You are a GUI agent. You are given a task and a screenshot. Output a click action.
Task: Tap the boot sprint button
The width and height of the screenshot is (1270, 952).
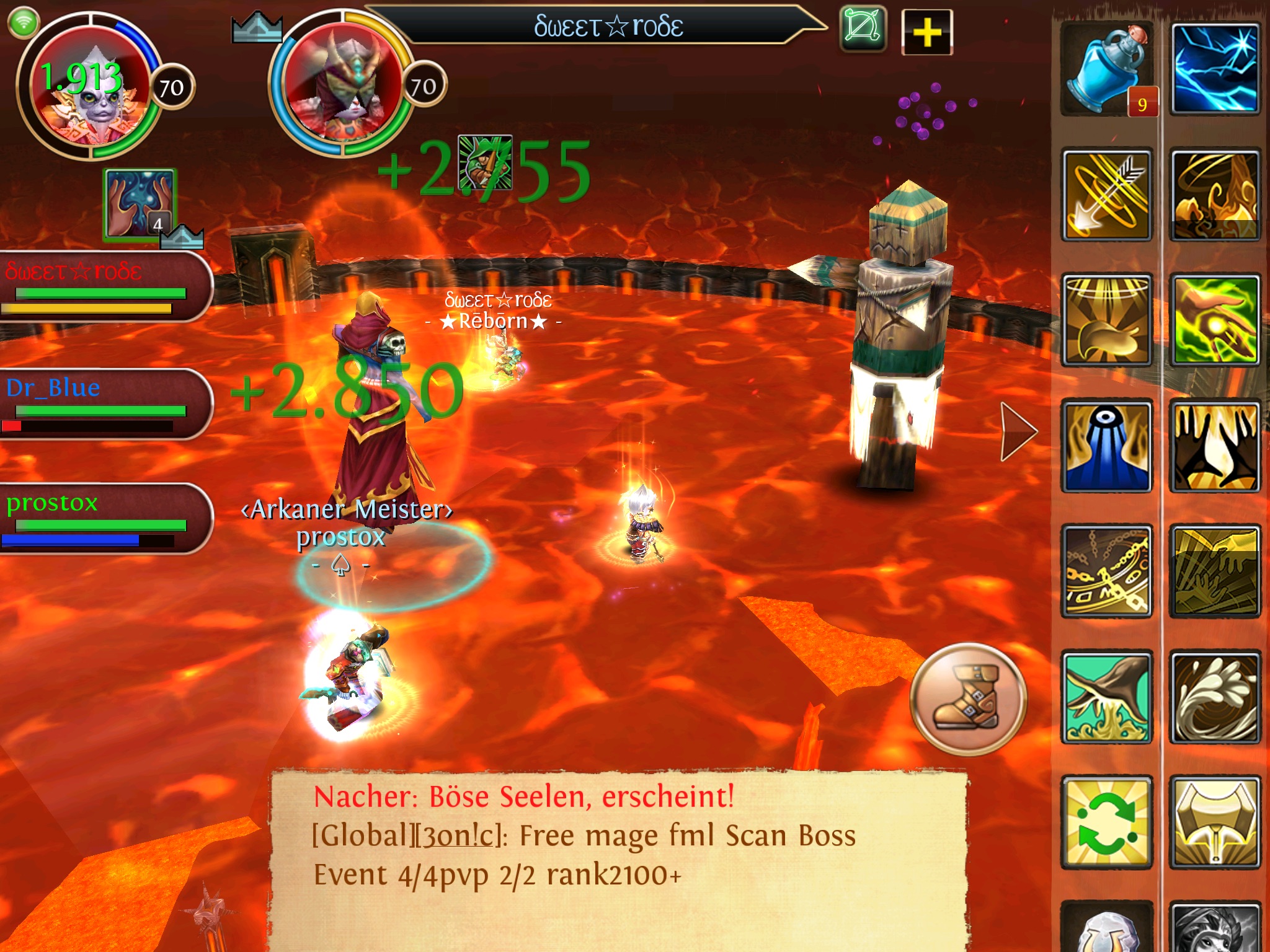969,699
